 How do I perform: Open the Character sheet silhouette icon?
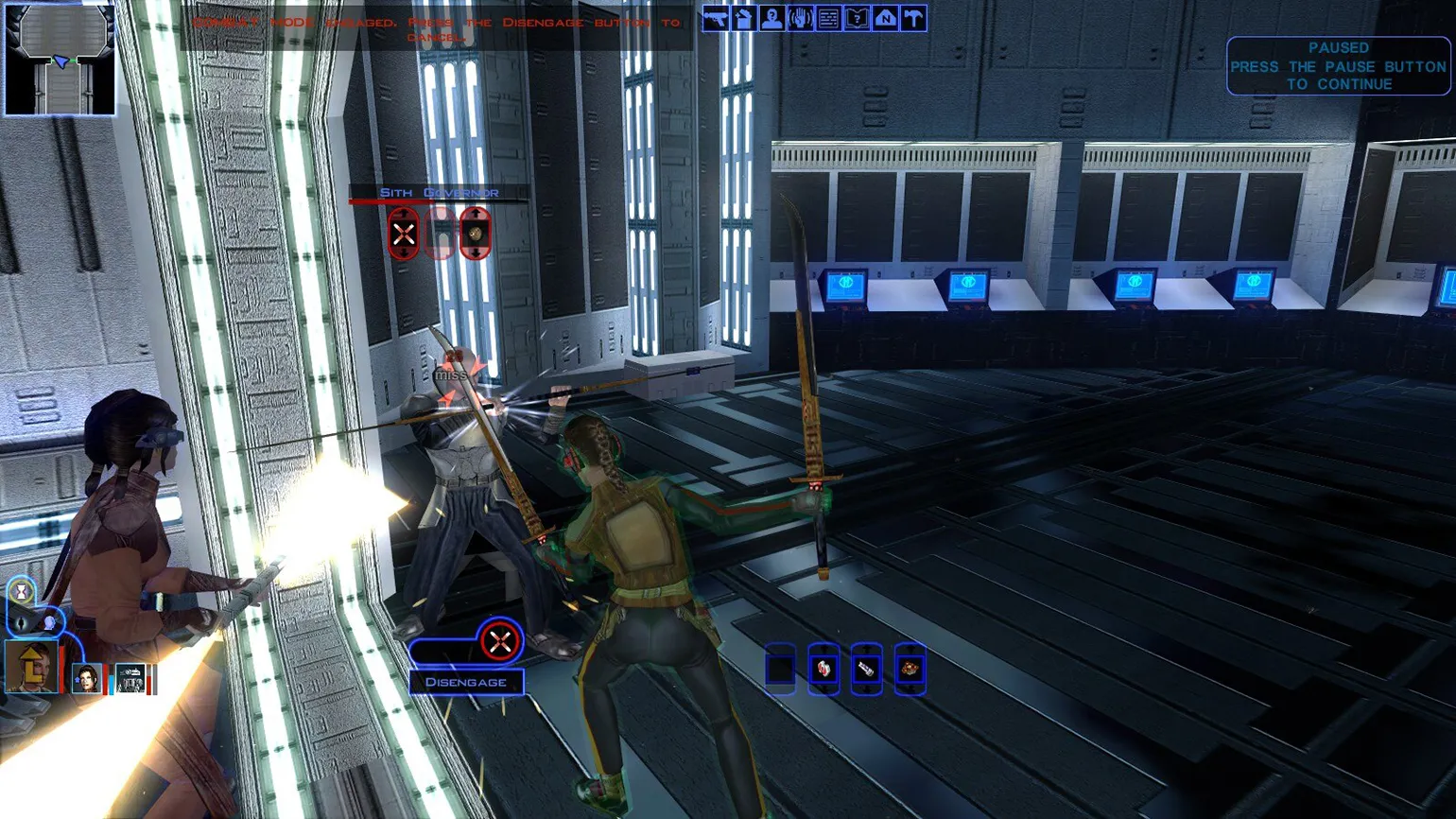(x=771, y=19)
